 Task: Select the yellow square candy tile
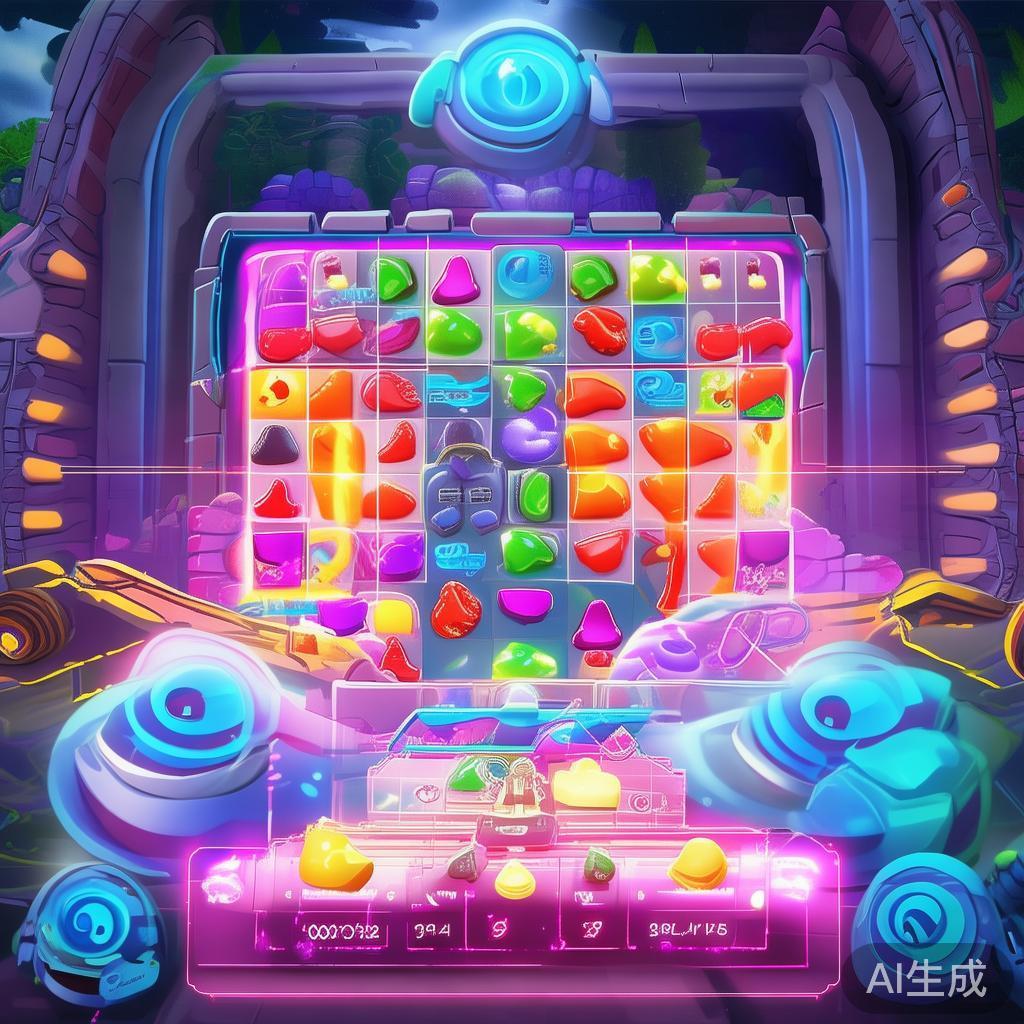pos(391,617)
